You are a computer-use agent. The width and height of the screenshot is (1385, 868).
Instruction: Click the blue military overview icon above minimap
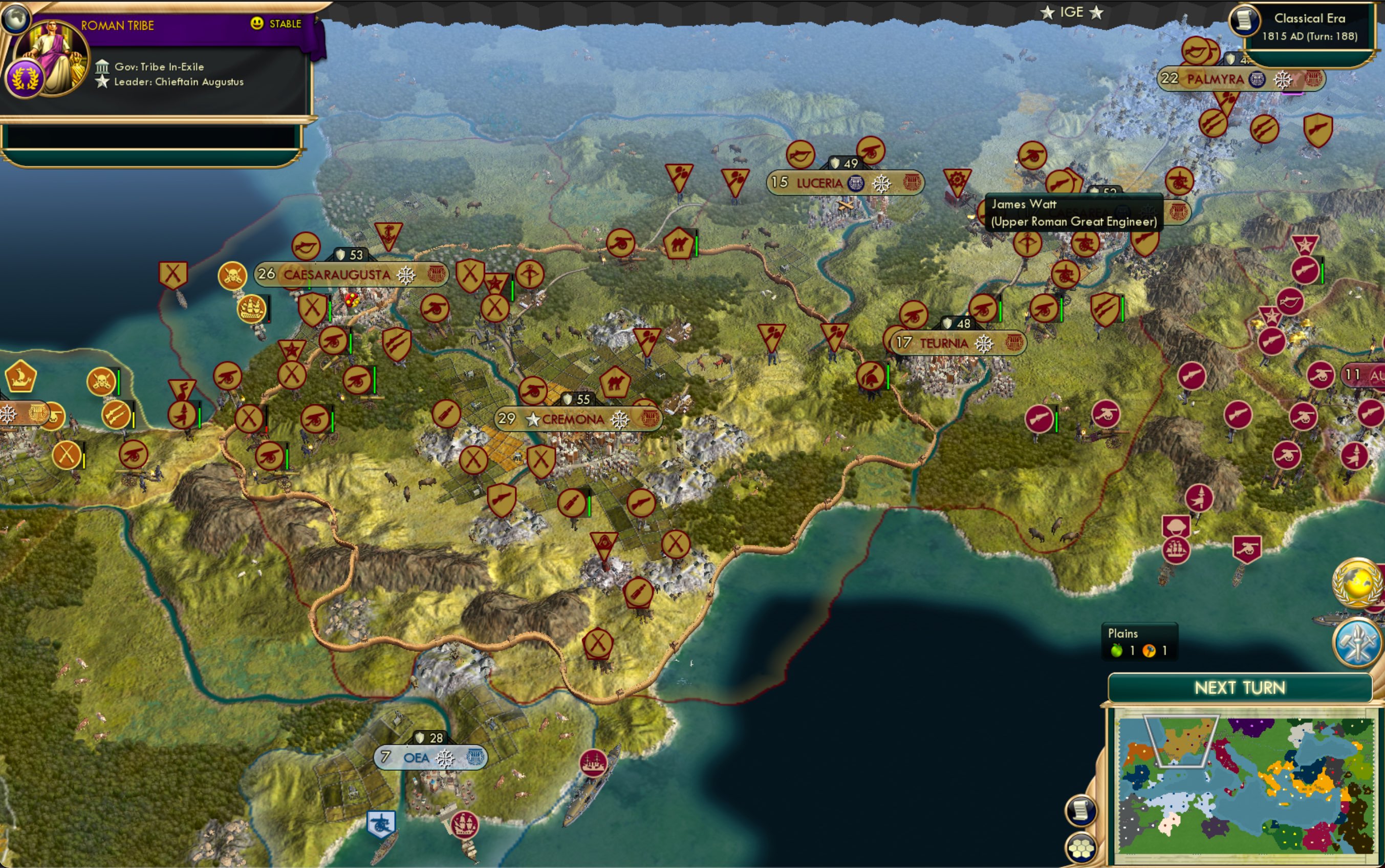point(1357,643)
